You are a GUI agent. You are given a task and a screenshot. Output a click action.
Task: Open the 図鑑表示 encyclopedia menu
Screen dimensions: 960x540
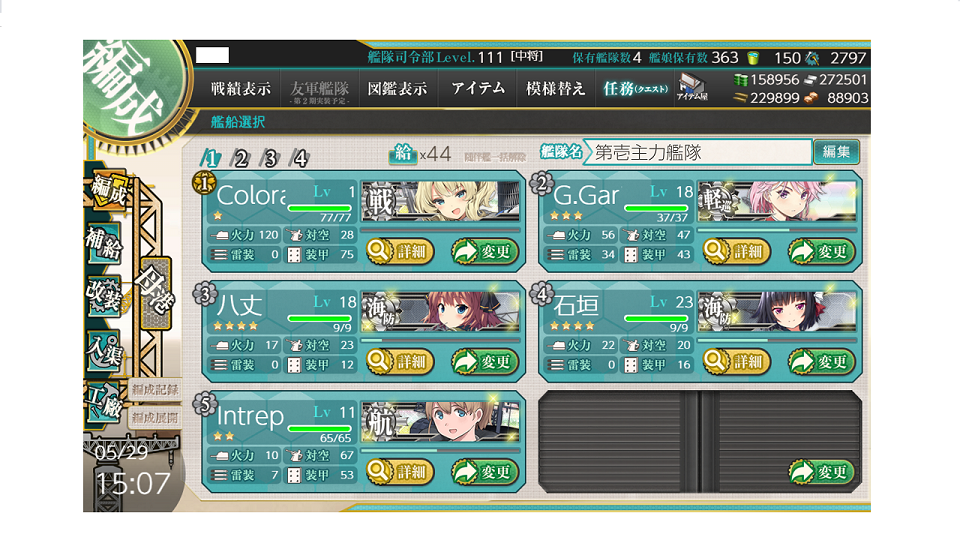tap(397, 88)
